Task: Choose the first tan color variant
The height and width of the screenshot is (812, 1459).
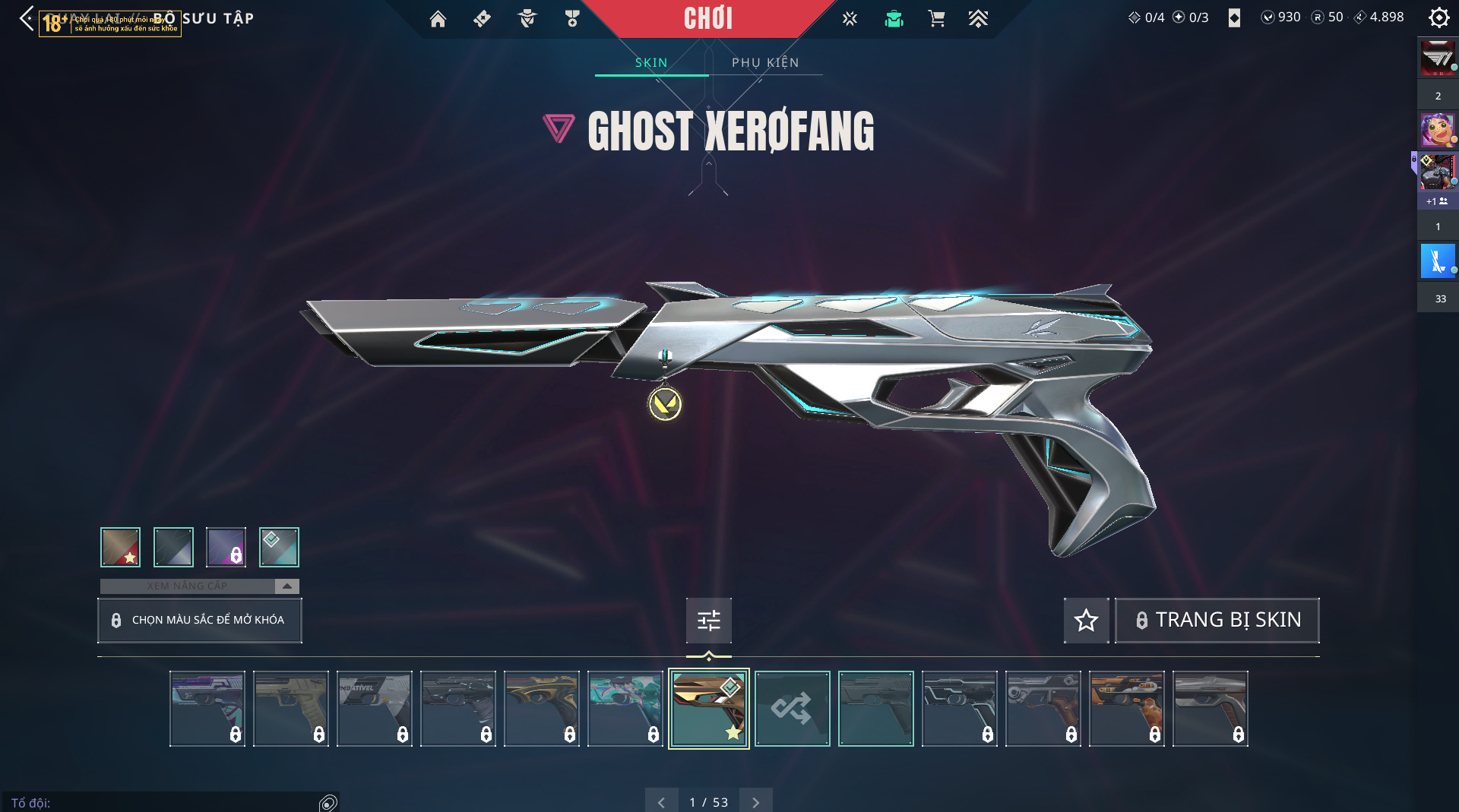Action: (121, 547)
